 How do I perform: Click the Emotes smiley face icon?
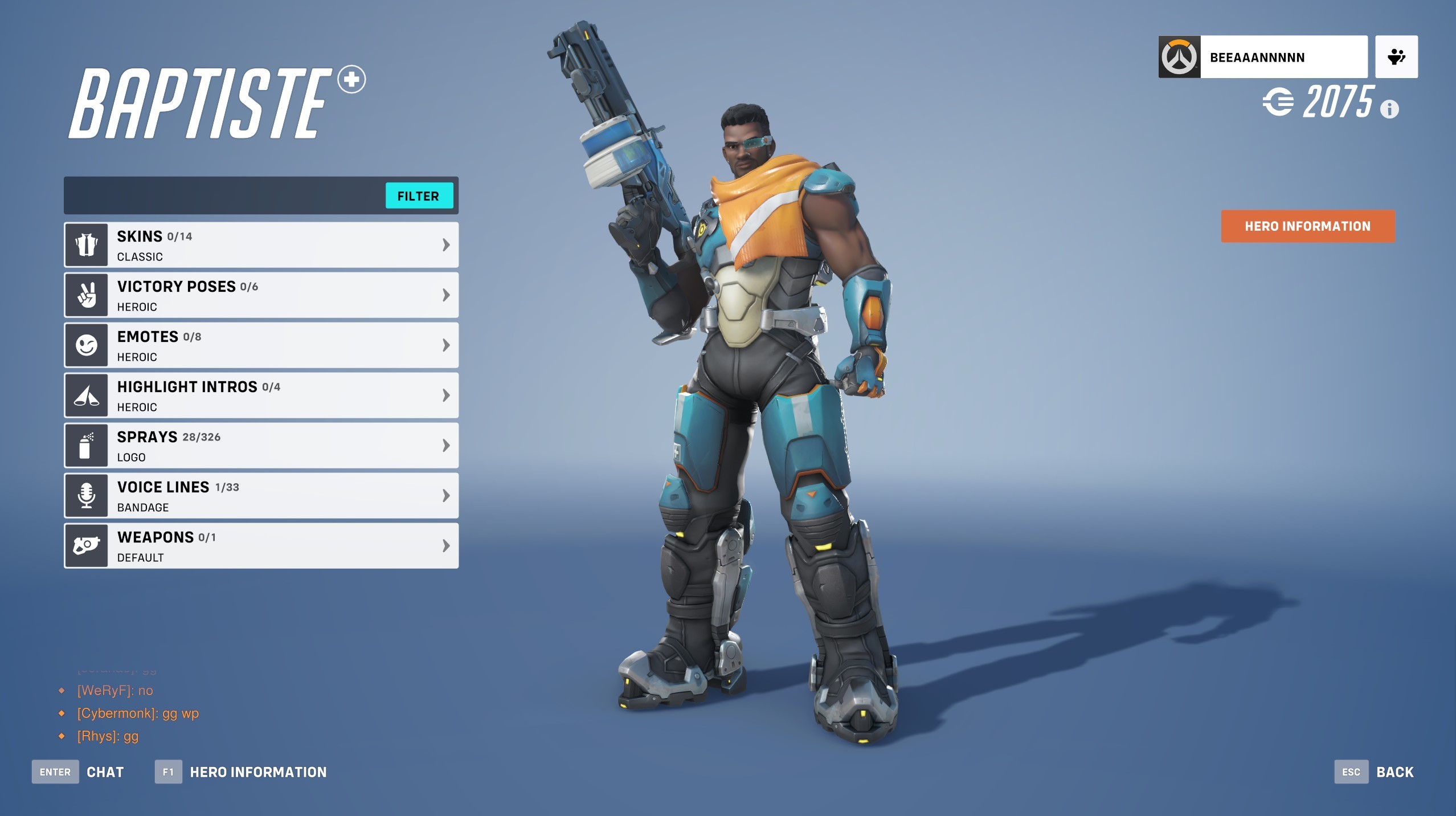[x=86, y=344]
